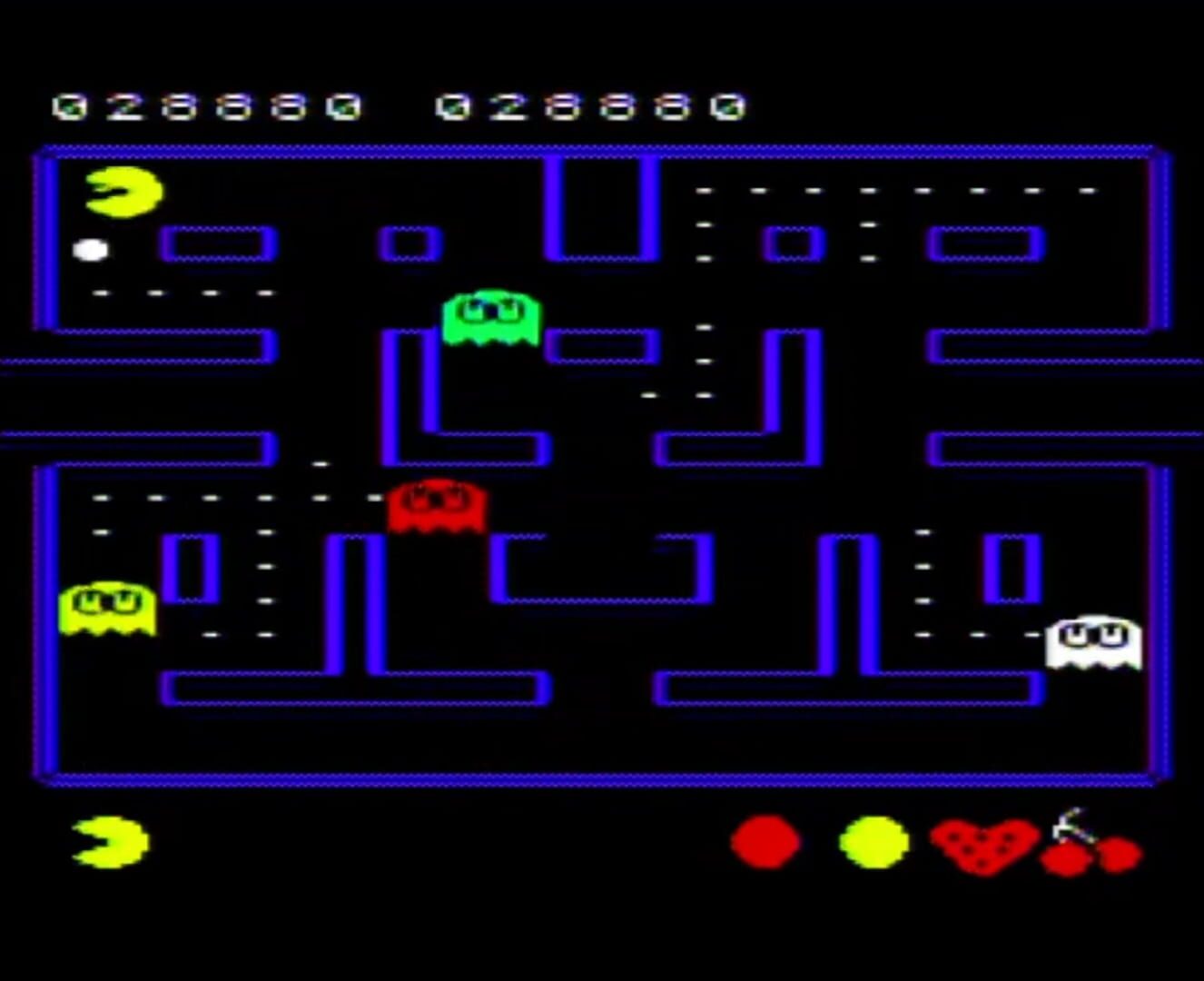Click the cherries bonus icon at bottom right
The width and height of the screenshot is (1204, 981).
tap(1091, 848)
